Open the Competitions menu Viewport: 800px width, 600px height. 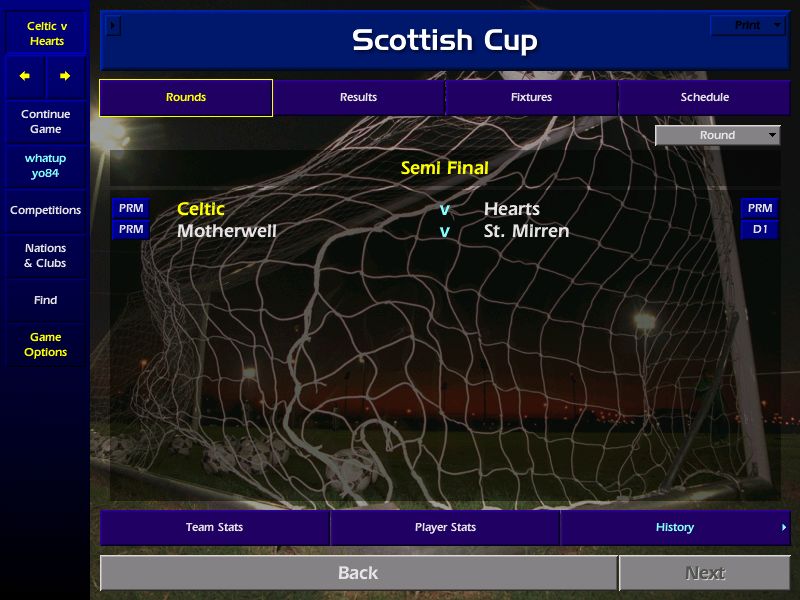point(45,210)
